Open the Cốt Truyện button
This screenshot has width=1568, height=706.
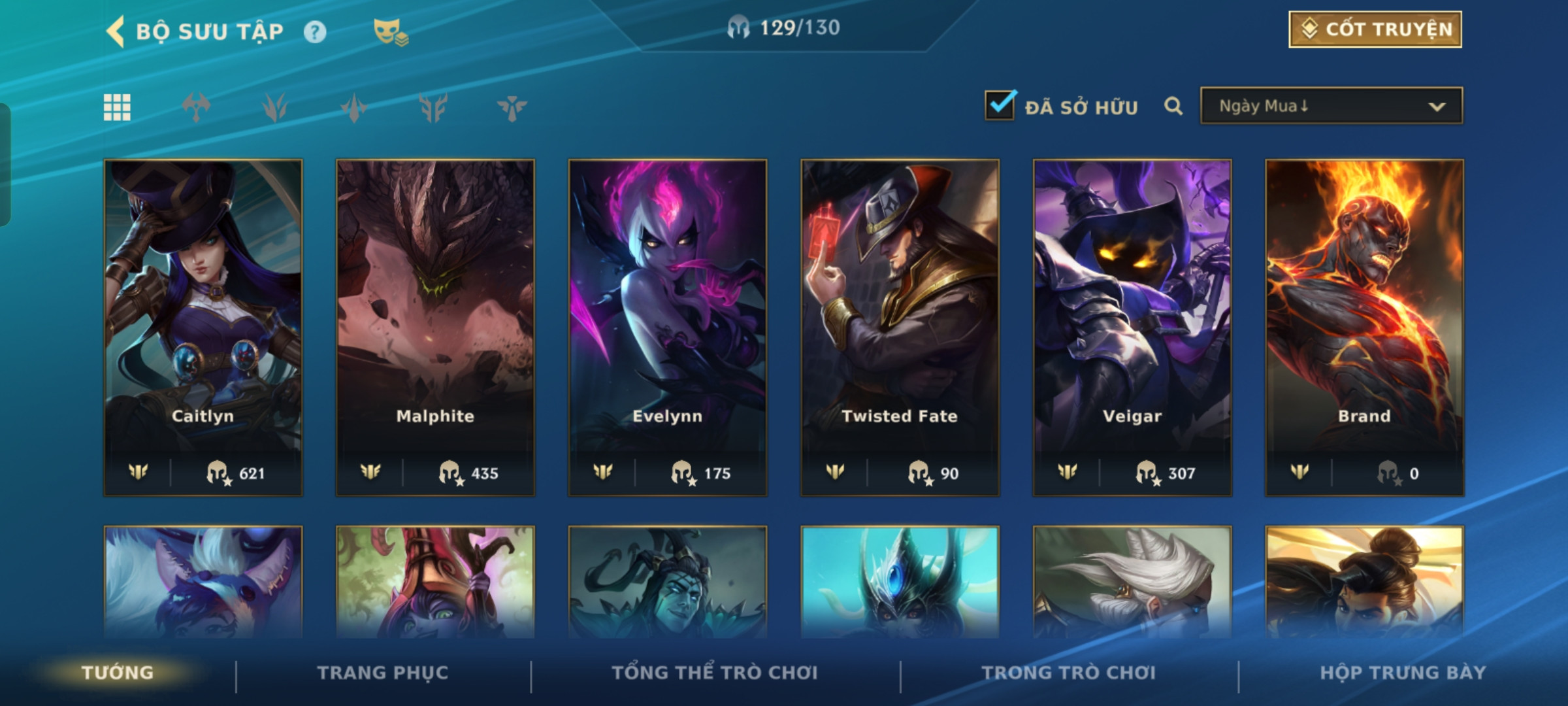pyautogui.click(x=1375, y=29)
